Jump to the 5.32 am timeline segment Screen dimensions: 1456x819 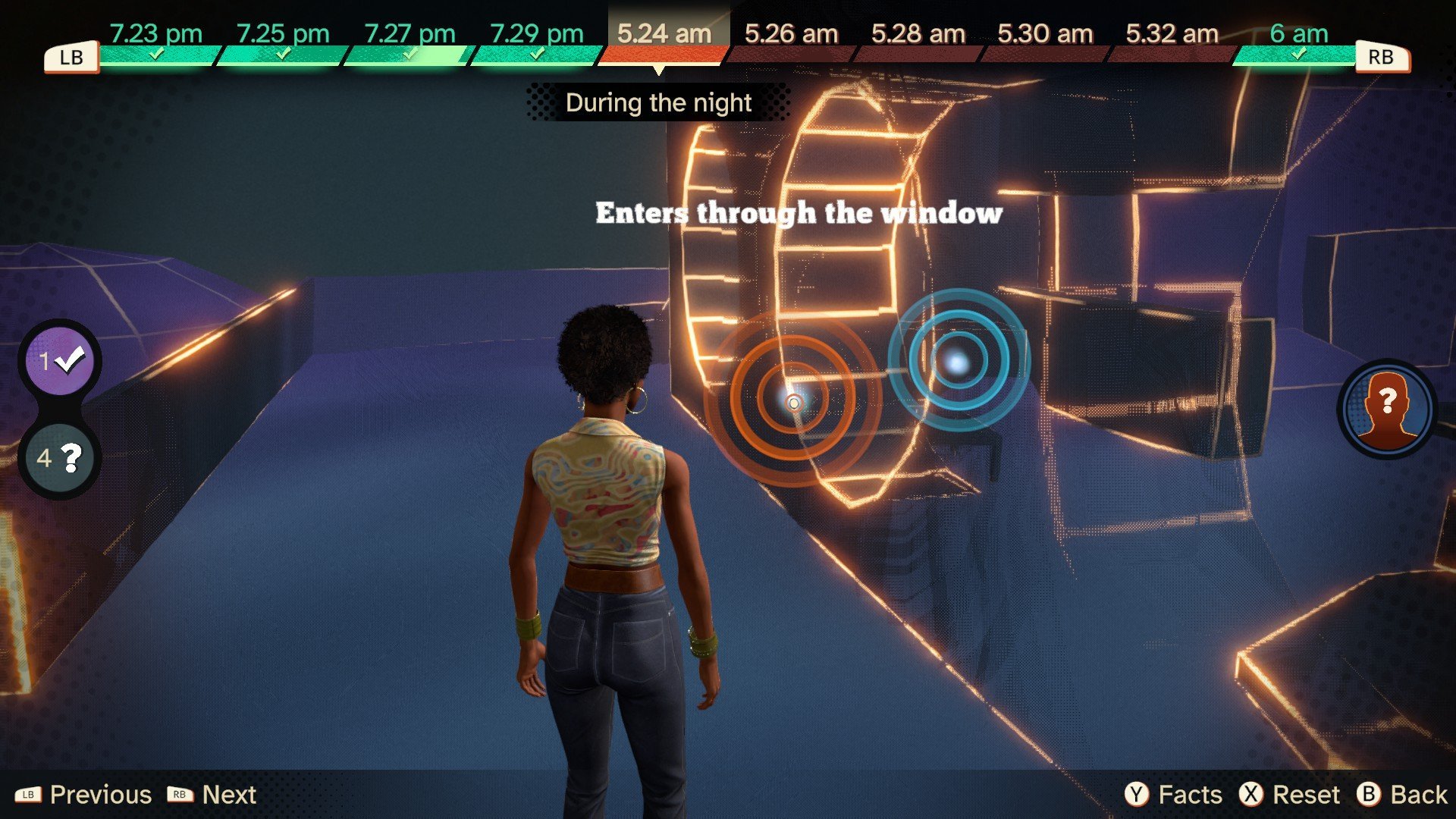pyautogui.click(x=1172, y=42)
